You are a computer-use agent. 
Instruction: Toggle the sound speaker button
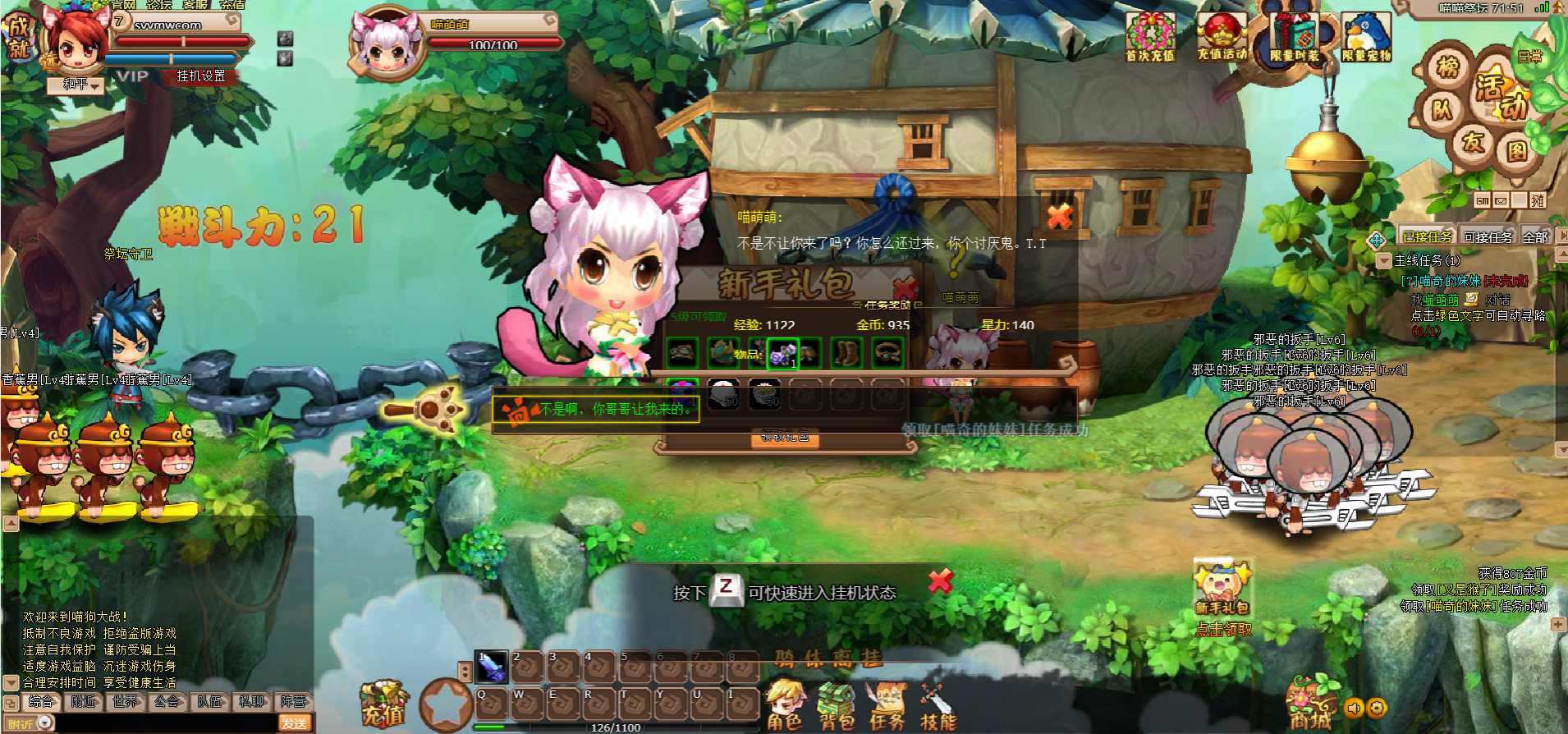[x=1355, y=707]
